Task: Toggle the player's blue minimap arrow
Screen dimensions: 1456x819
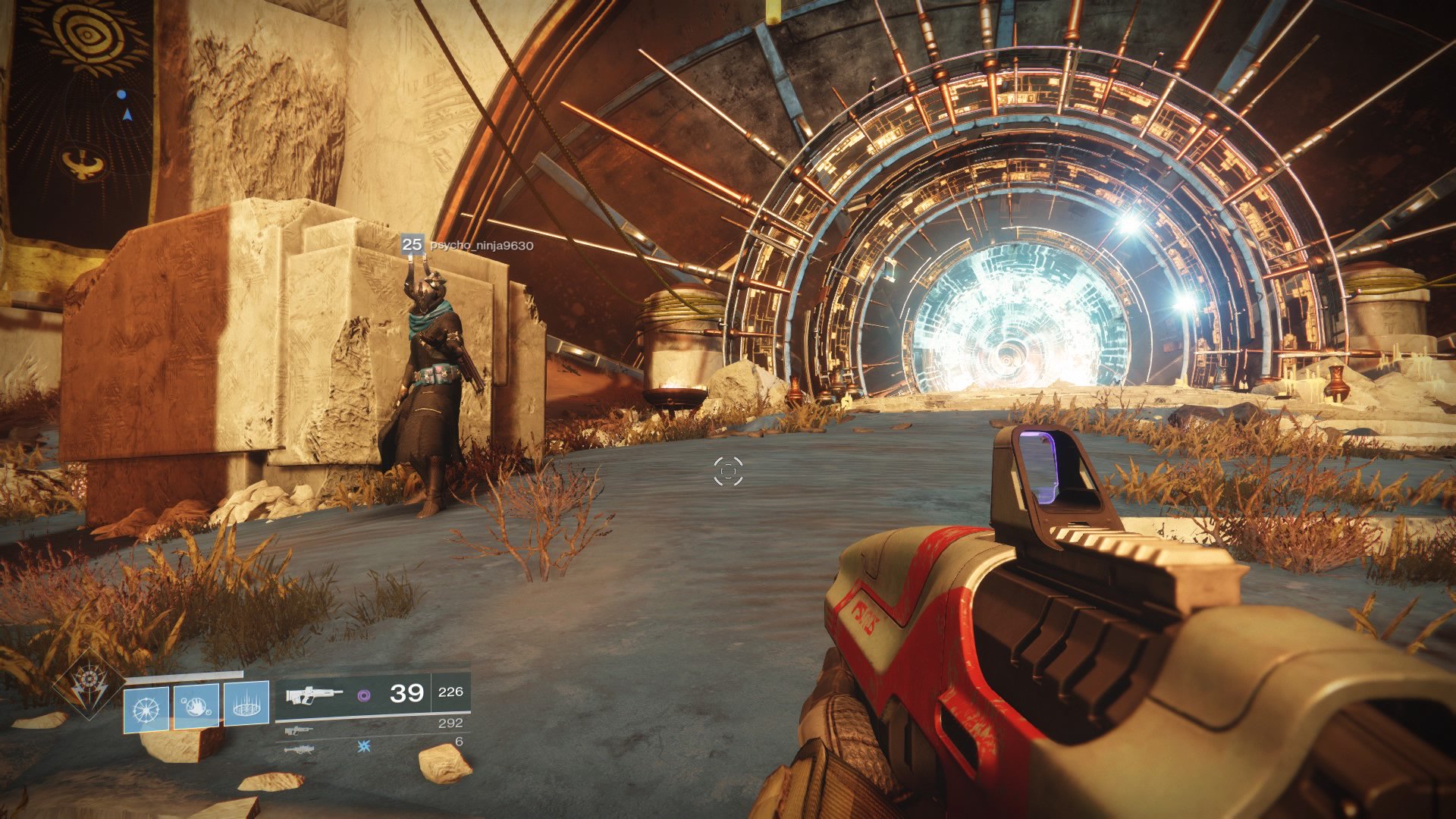Action: (x=127, y=115)
